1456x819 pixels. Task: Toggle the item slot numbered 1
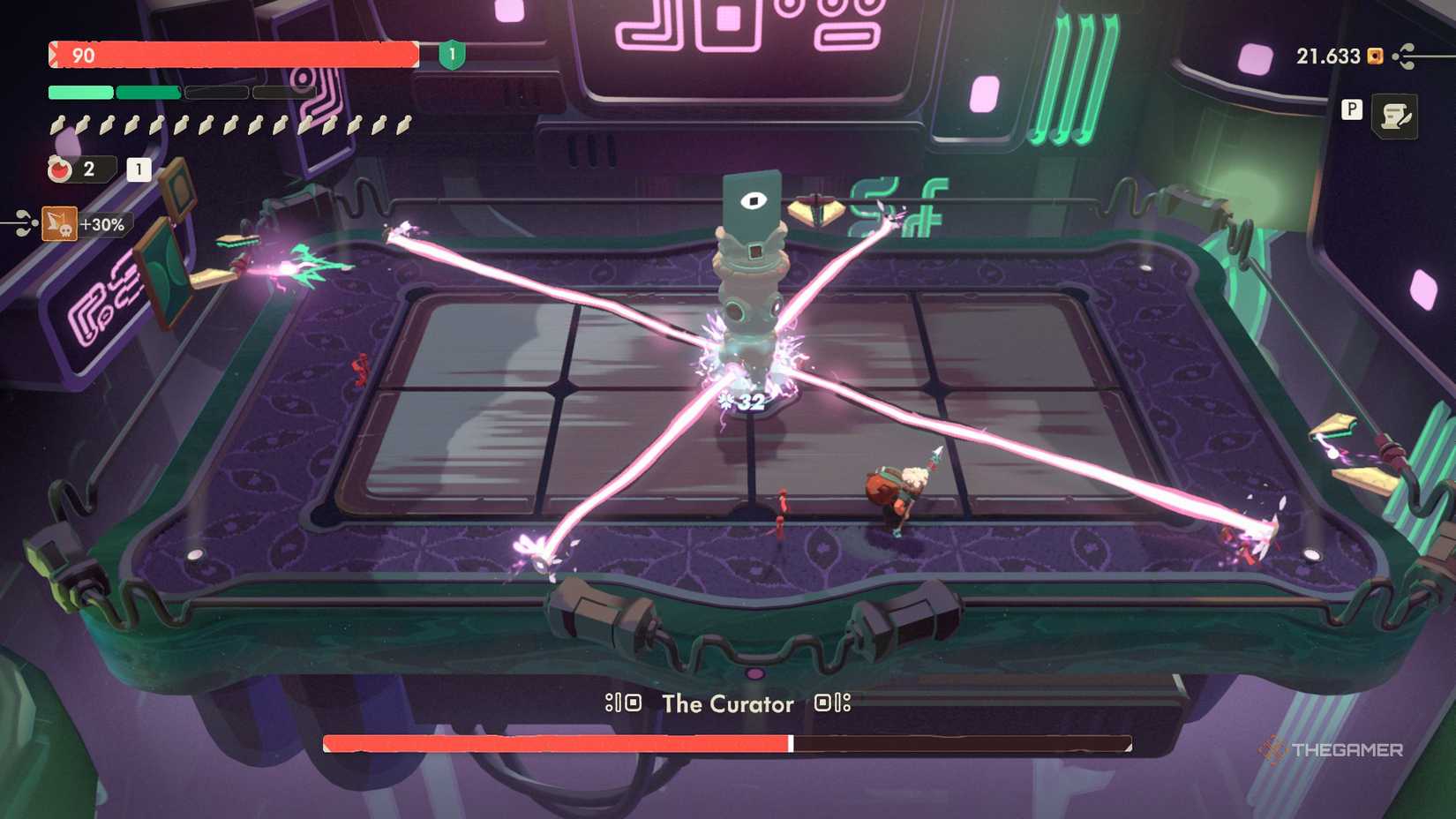[138, 170]
